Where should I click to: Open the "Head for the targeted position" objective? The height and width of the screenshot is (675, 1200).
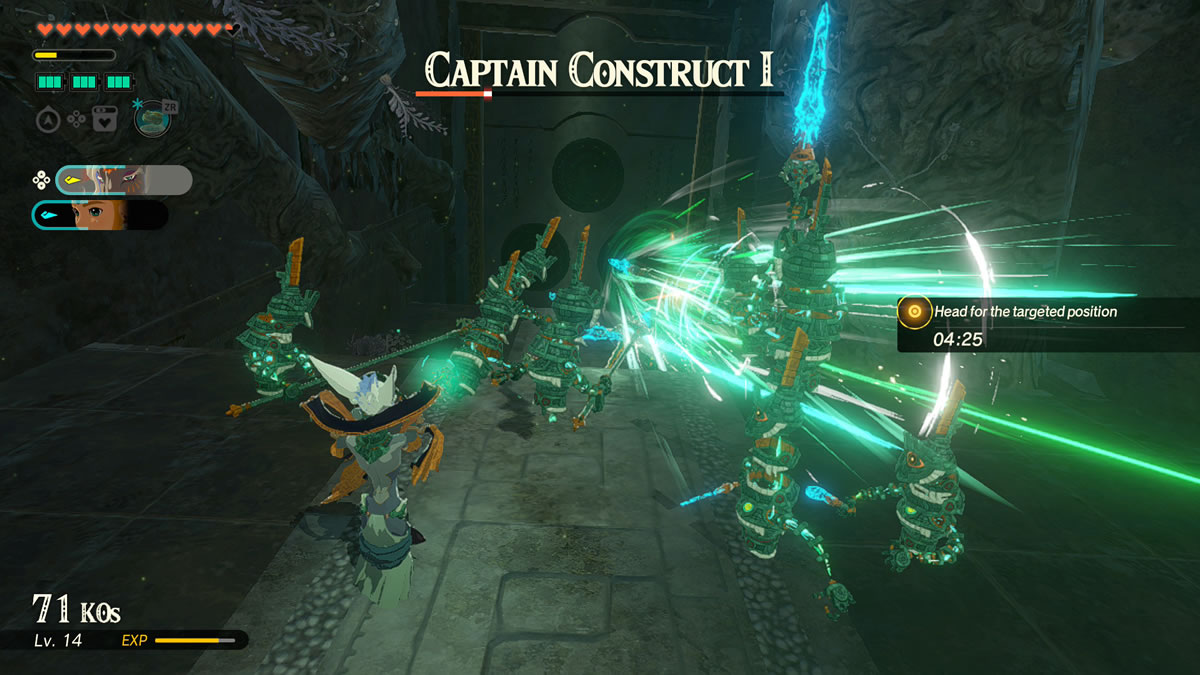[1024, 312]
